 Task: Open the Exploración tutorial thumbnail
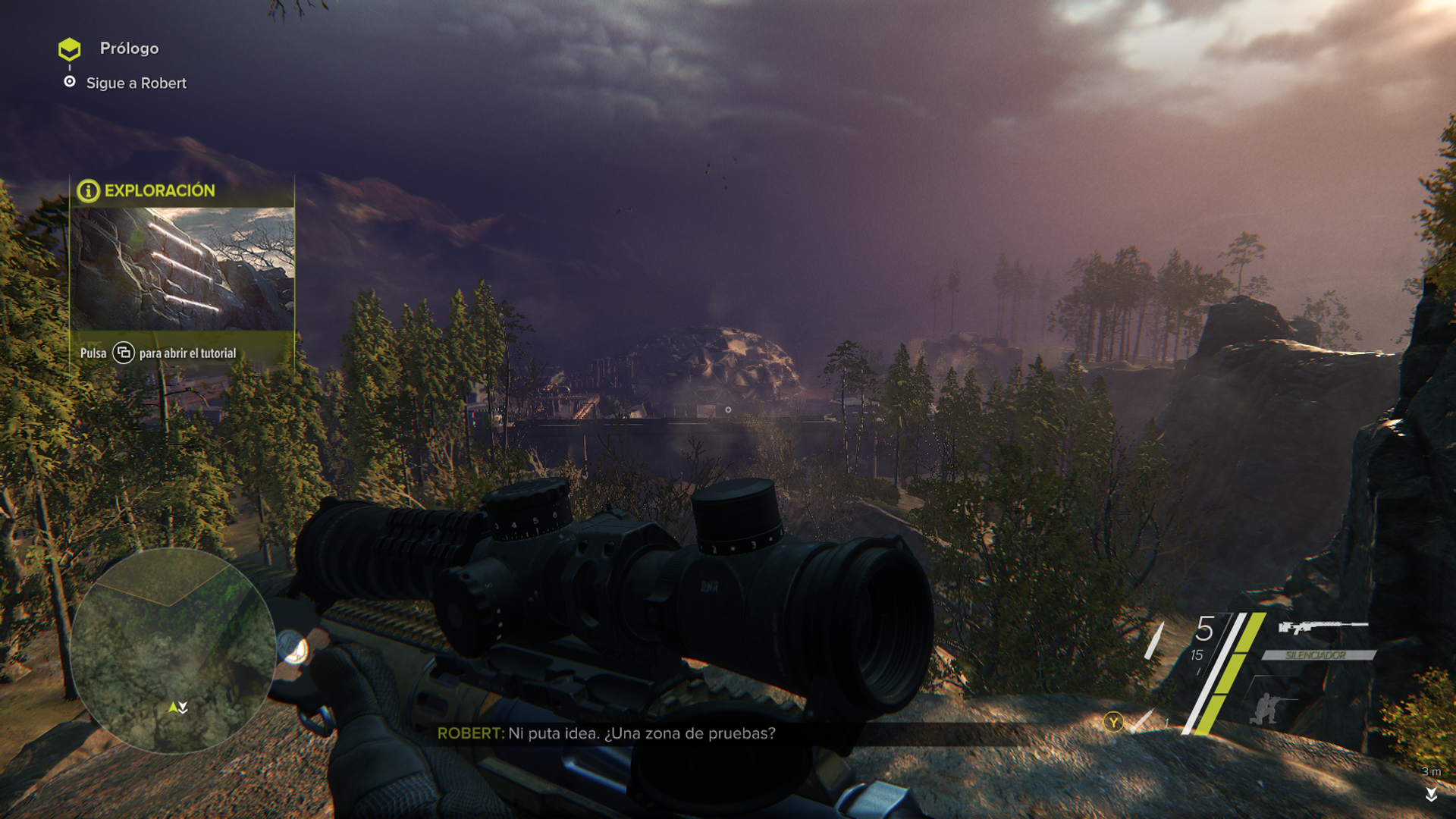click(x=182, y=268)
